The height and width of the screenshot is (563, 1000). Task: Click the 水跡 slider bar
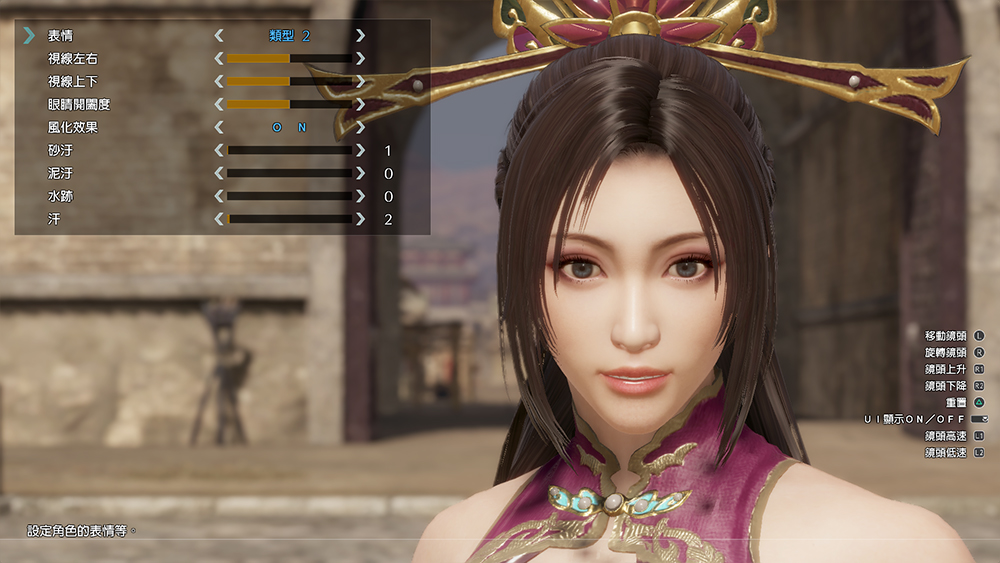pos(289,197)
